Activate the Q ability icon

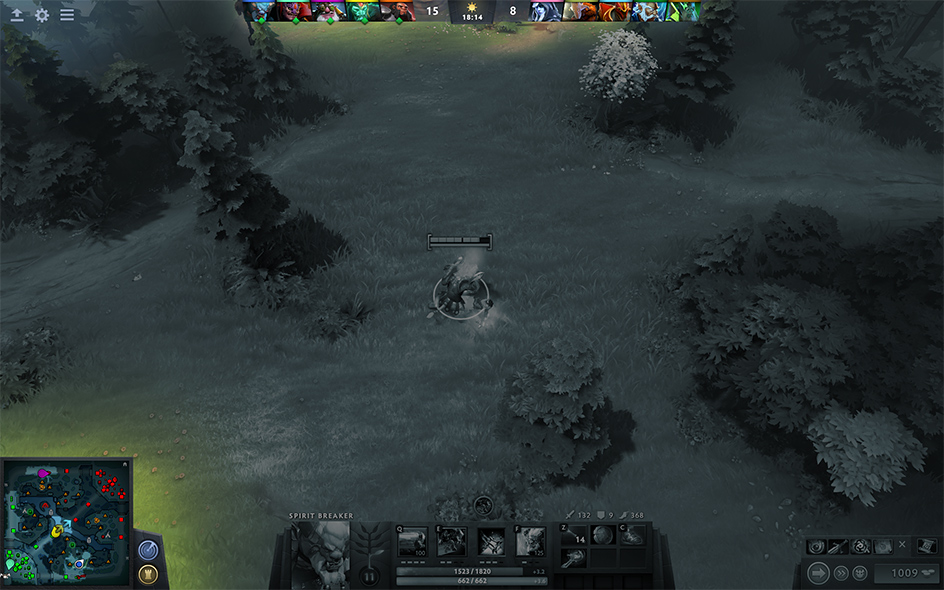[413, 541]
